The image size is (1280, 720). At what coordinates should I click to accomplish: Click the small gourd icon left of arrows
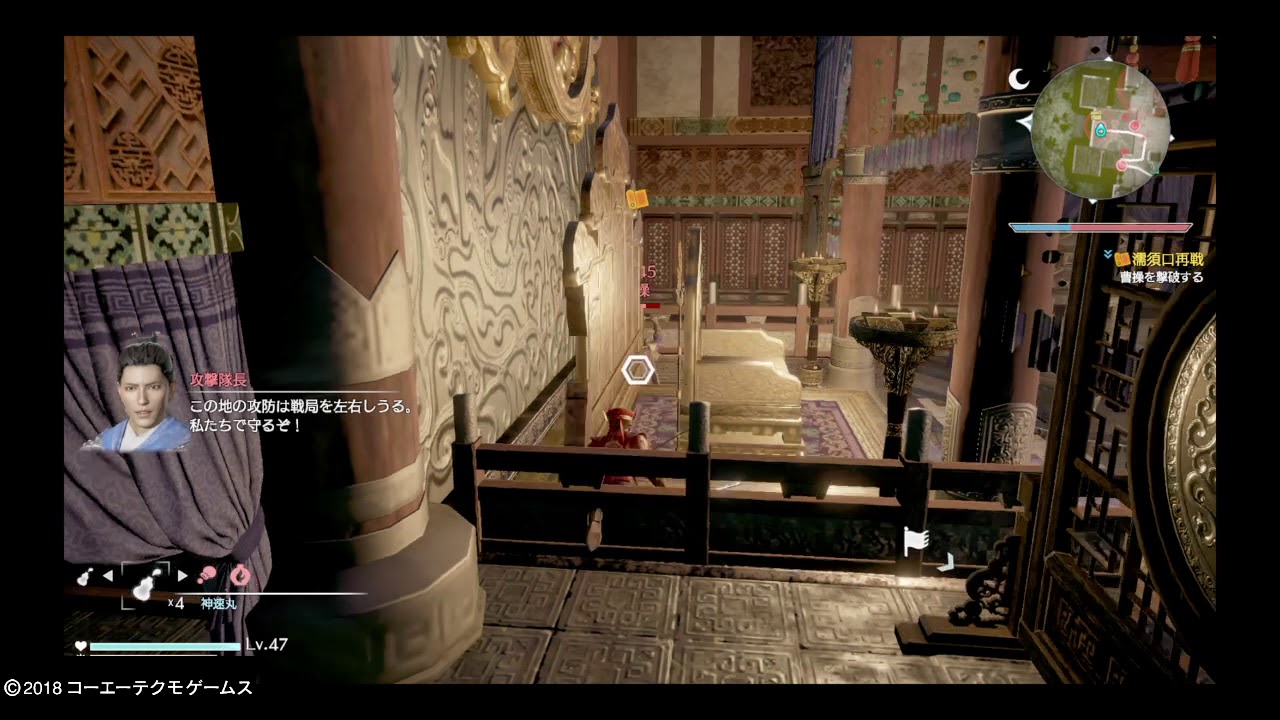[x=83, y=577]
